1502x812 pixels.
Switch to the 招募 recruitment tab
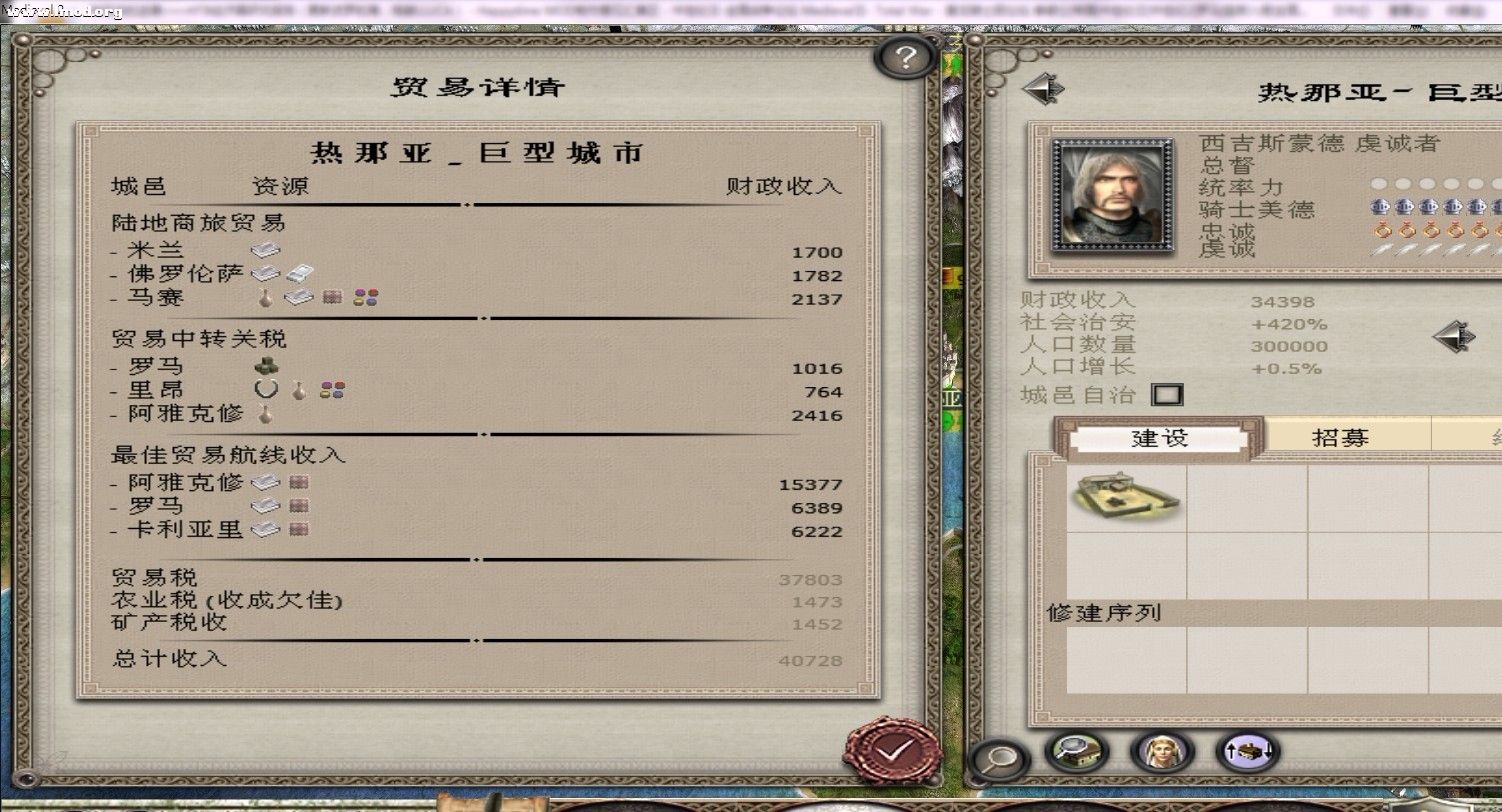click(1340, 436)
